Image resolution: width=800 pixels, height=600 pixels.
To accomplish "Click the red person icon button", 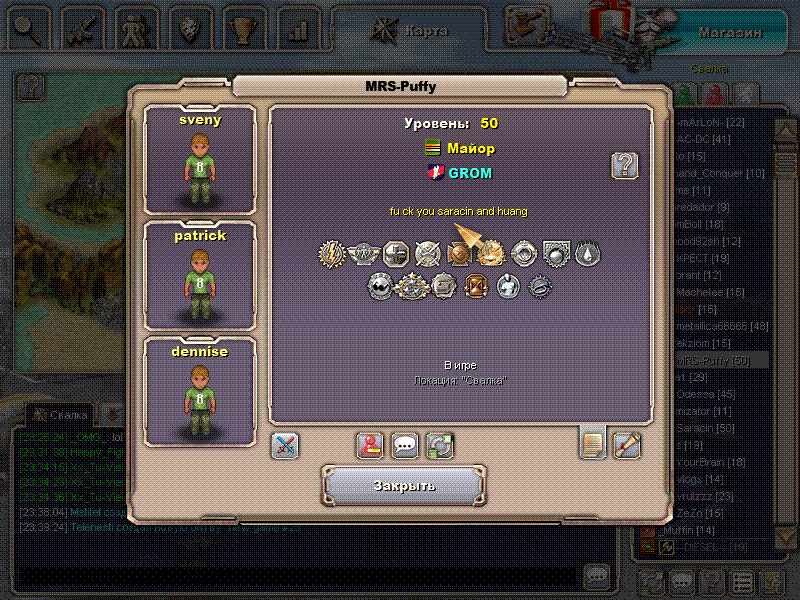I will click(371, 446).
